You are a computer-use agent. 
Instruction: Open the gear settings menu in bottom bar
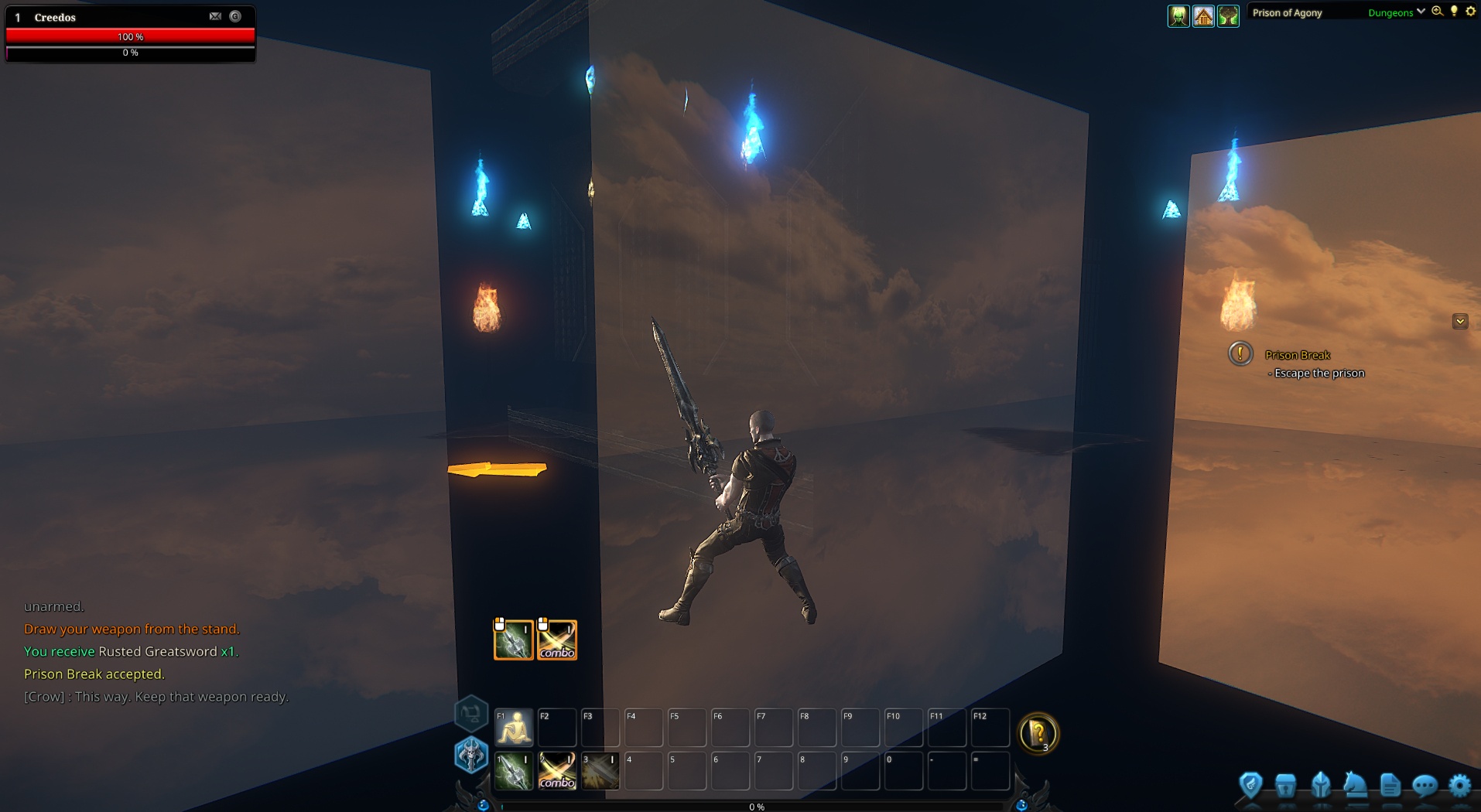[x=1459, y=786]
